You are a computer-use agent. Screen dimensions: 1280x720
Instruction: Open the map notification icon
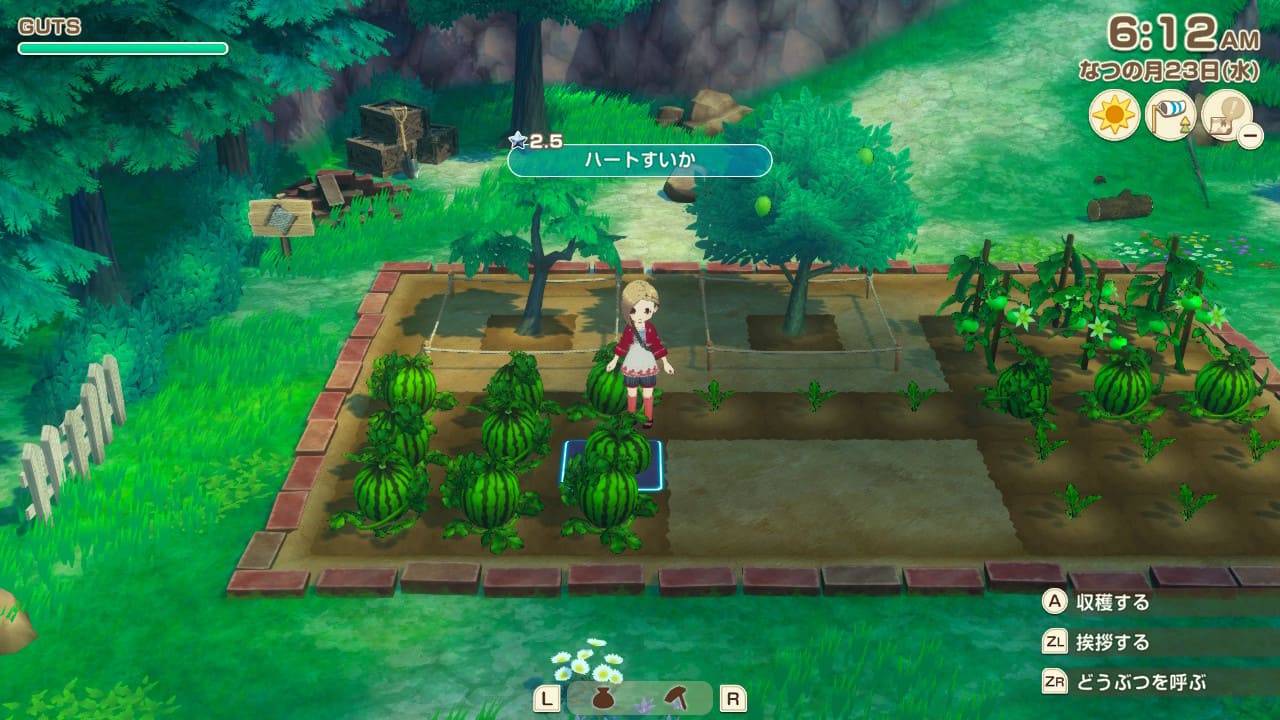1224,114
